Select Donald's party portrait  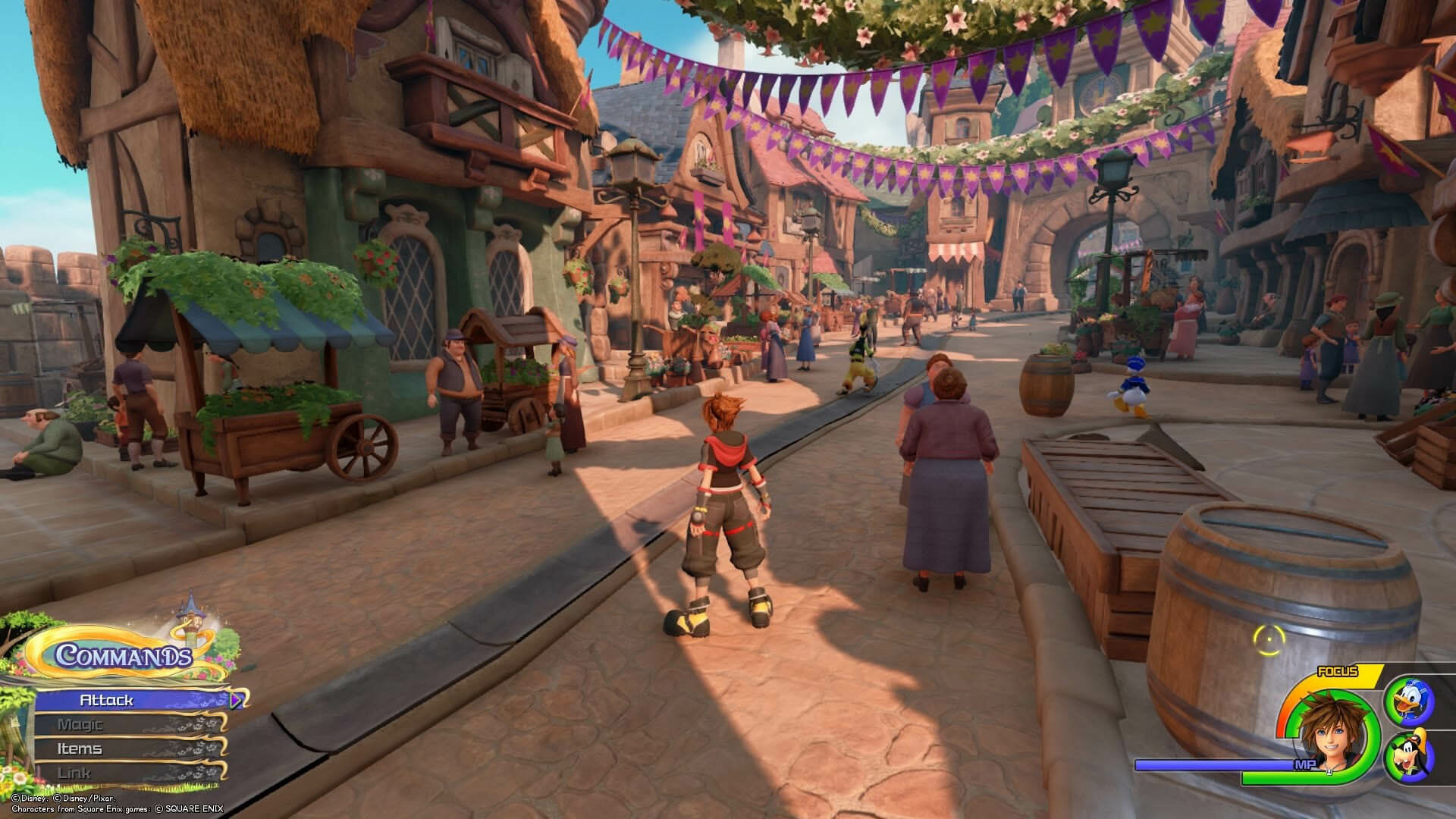tap(1408, 700)
